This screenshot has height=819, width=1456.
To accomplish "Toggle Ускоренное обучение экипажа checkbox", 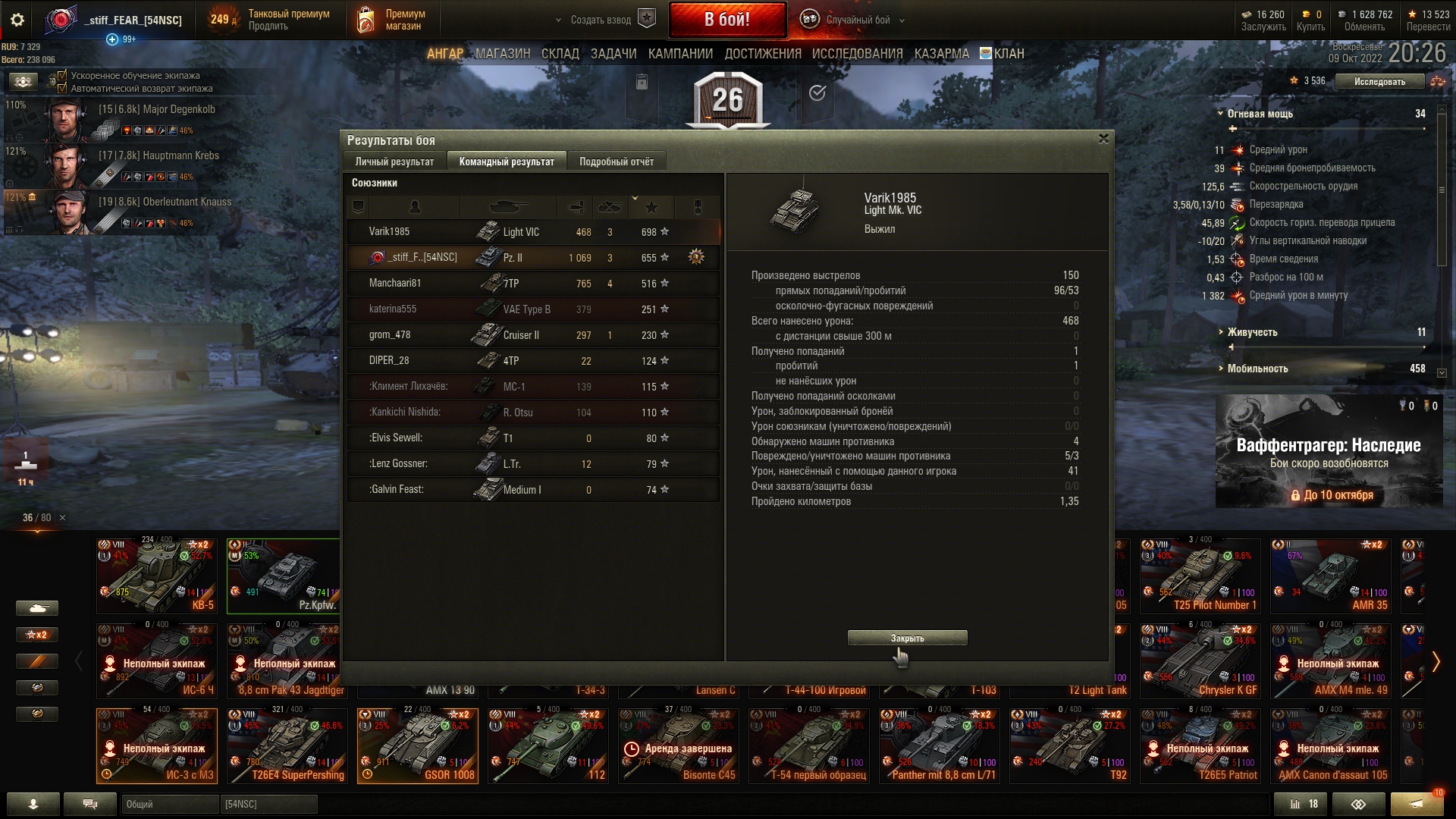I will 63,76.
